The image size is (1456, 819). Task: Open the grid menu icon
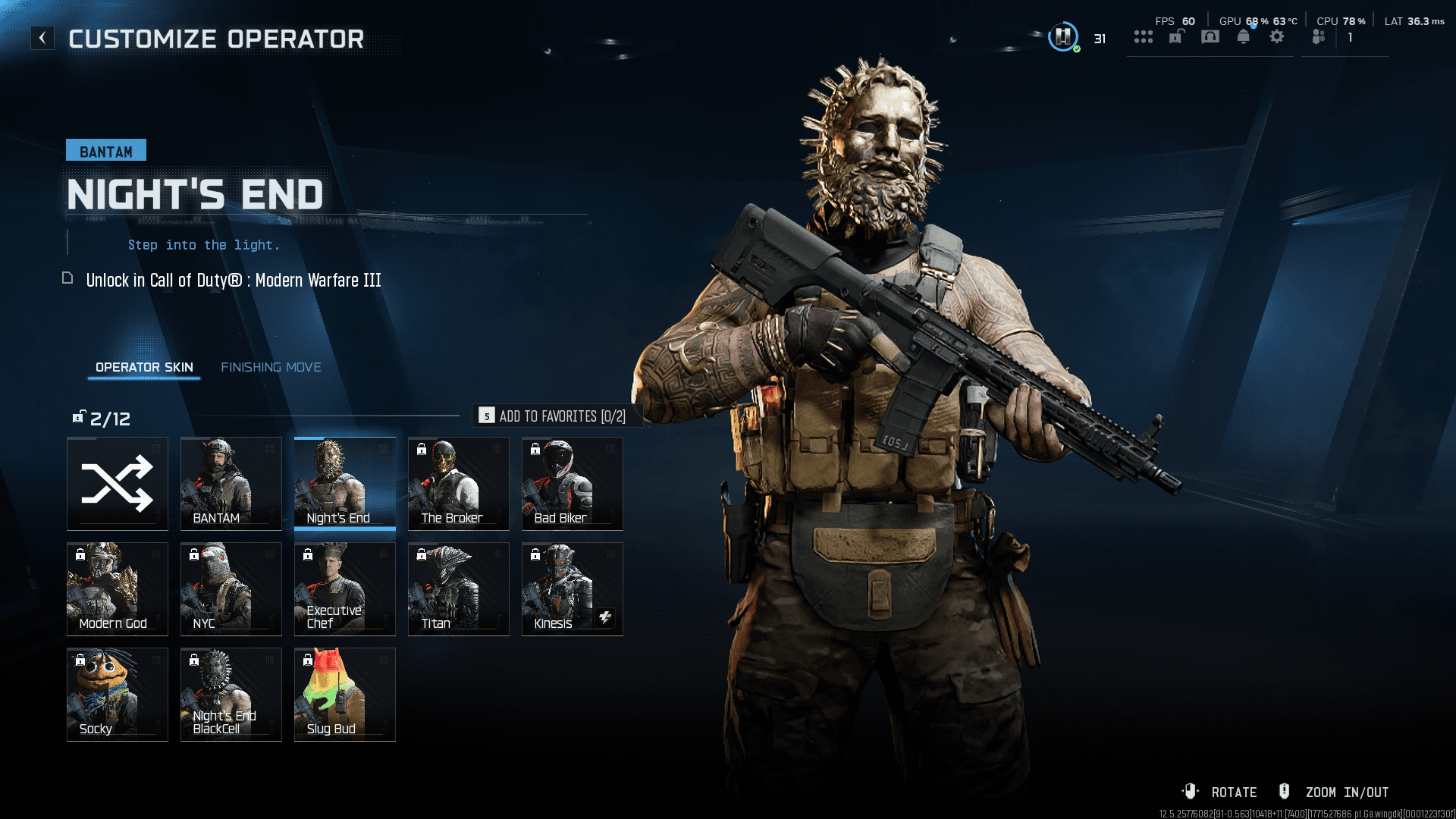point(1144,37)
